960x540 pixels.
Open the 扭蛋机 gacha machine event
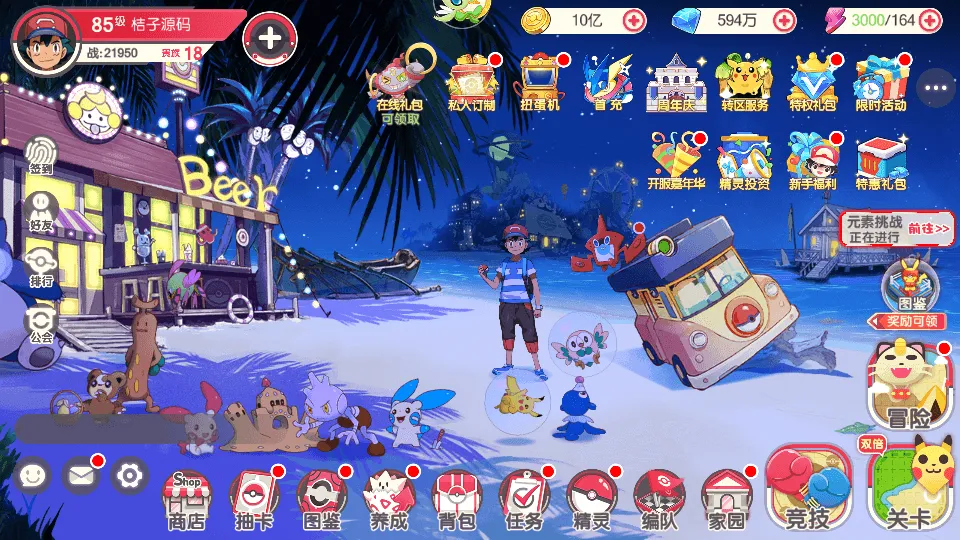[x=540, y=80]
